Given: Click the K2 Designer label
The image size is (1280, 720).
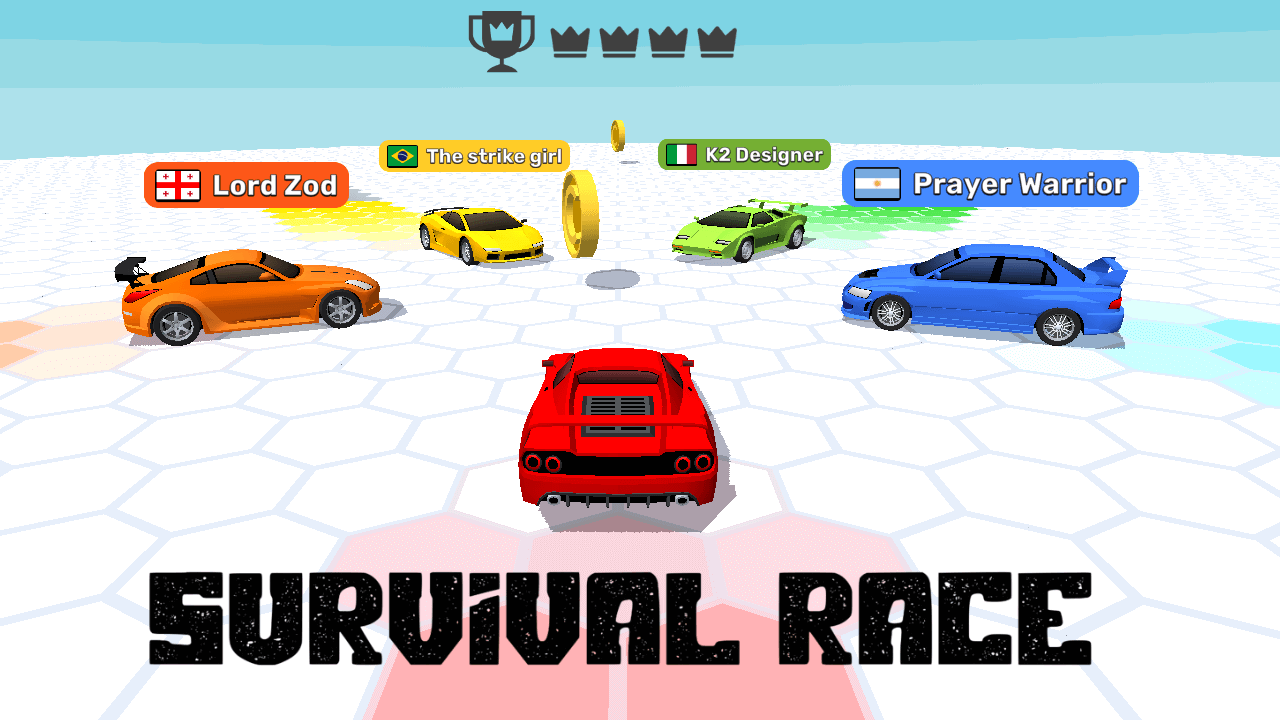Looking at the screenshot, I should coord(744,153).
